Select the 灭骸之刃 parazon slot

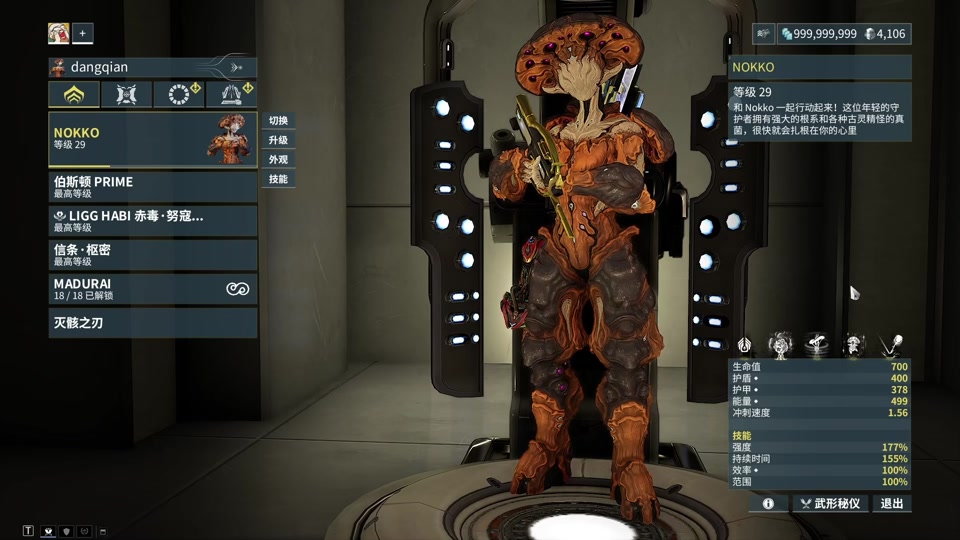pyautogui.click(x=152, y=323)
